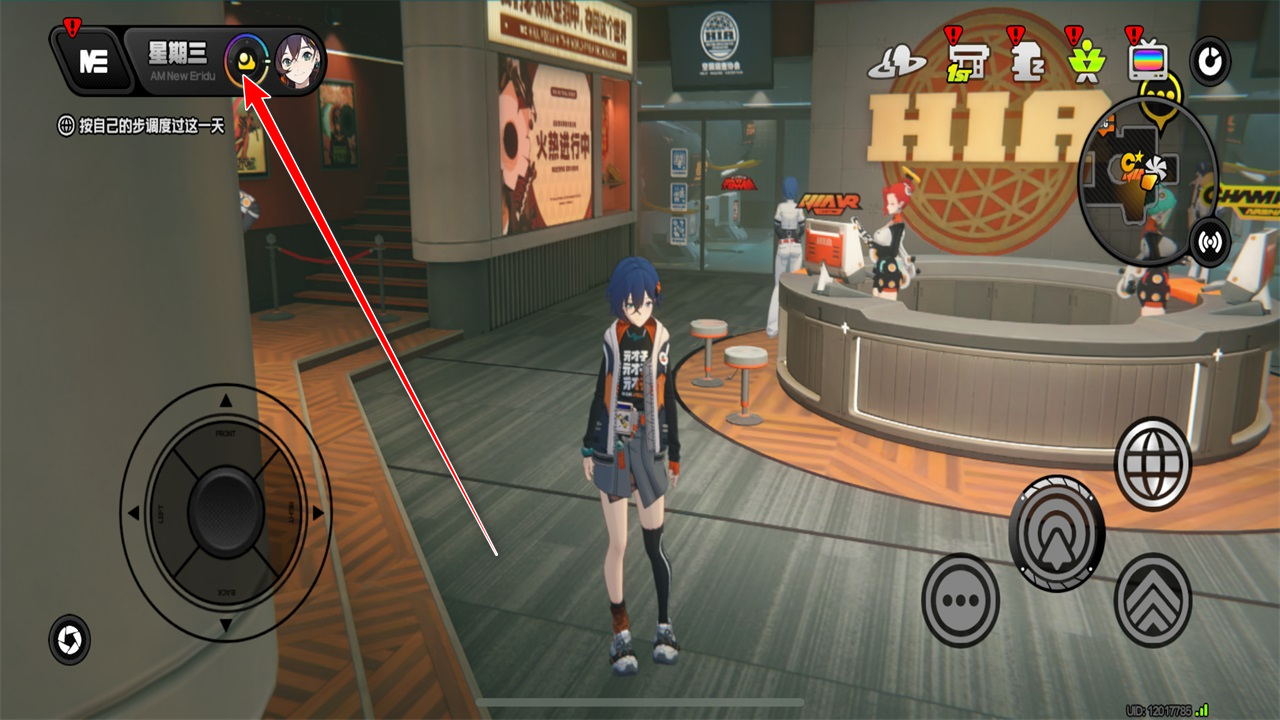Open the rainbow TV icon

point(1148,63)
